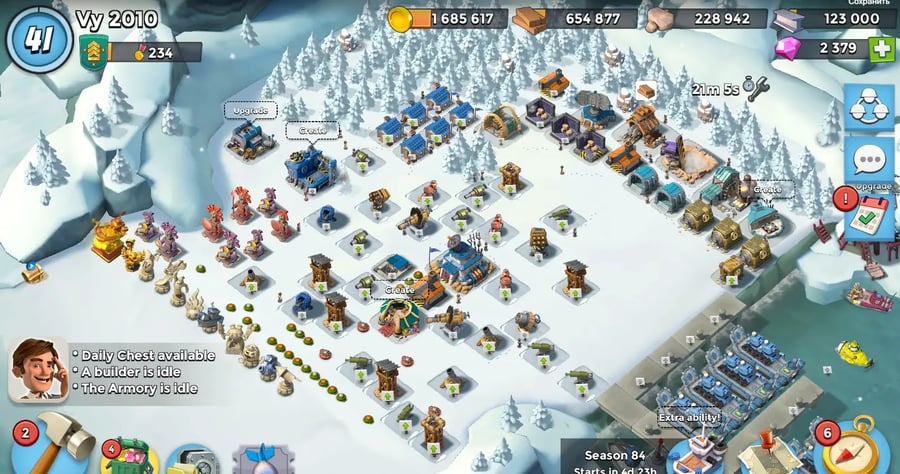900x474 pixels.
Task: Open the chat speech bubble
Action: [x=869, y=160]
